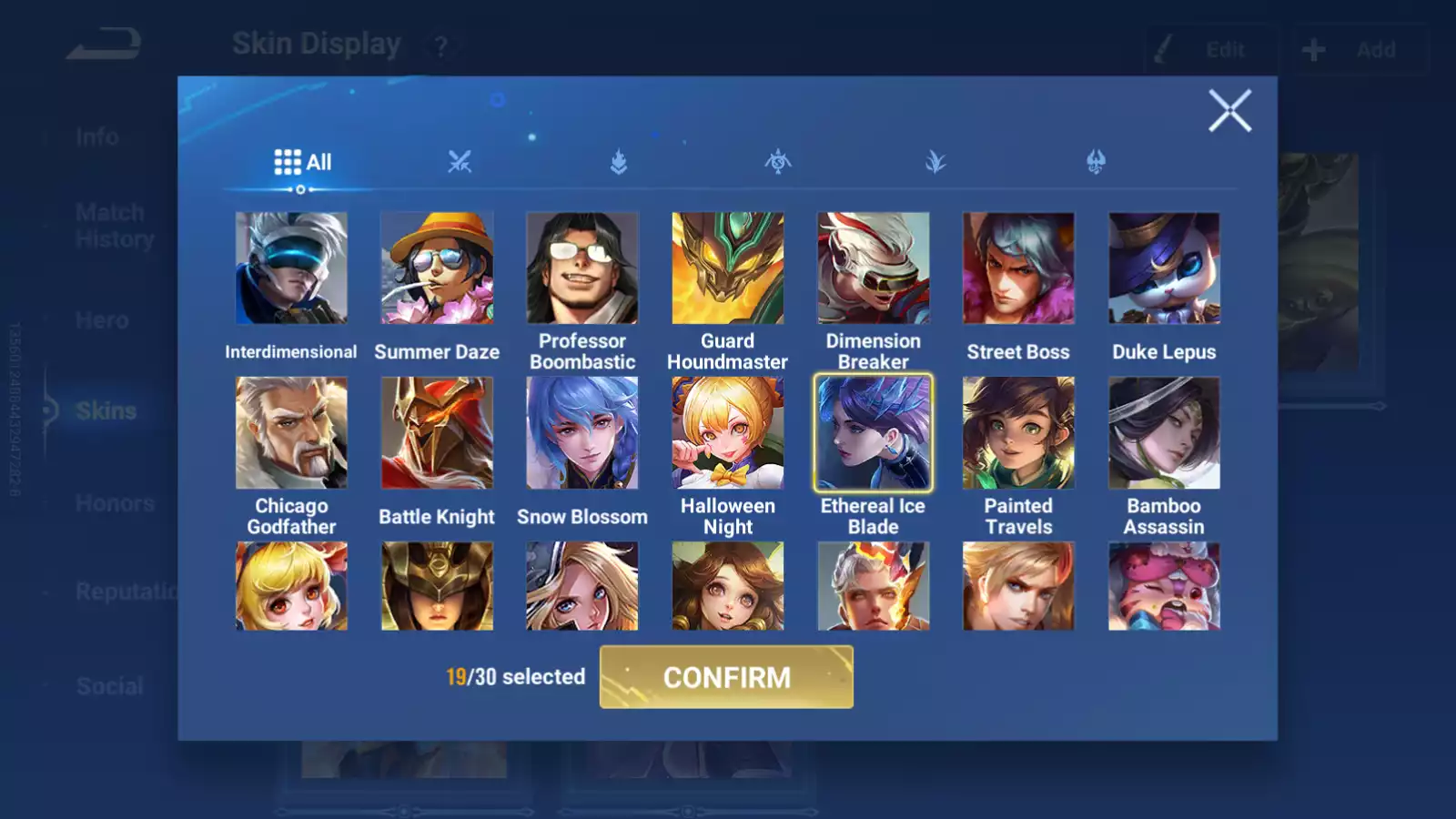Pick the Professor Boombastic skin
This screenshot has width=1456, height=819.
coord(582,268)
